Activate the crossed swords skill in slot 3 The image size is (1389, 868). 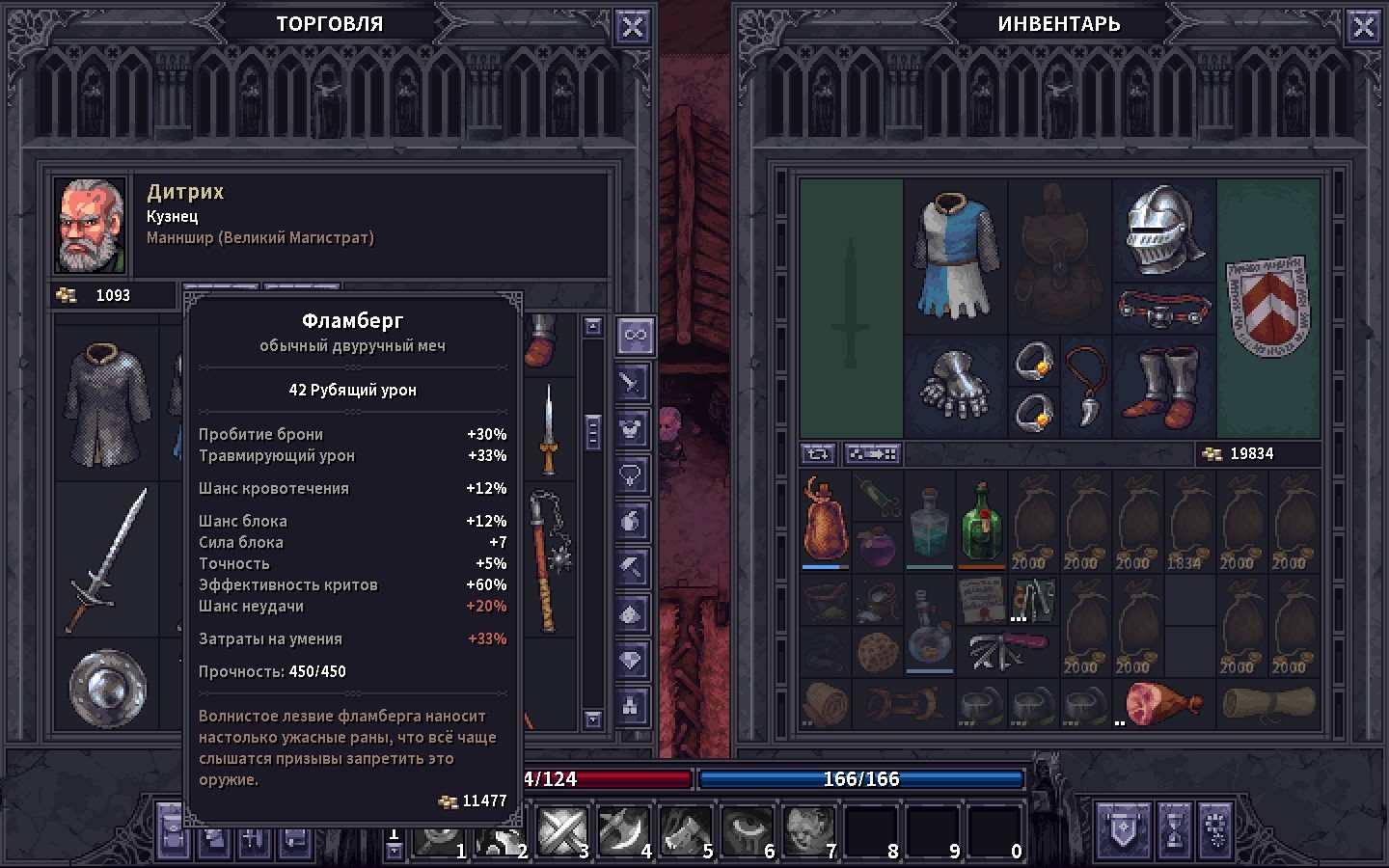coord(560,830)
